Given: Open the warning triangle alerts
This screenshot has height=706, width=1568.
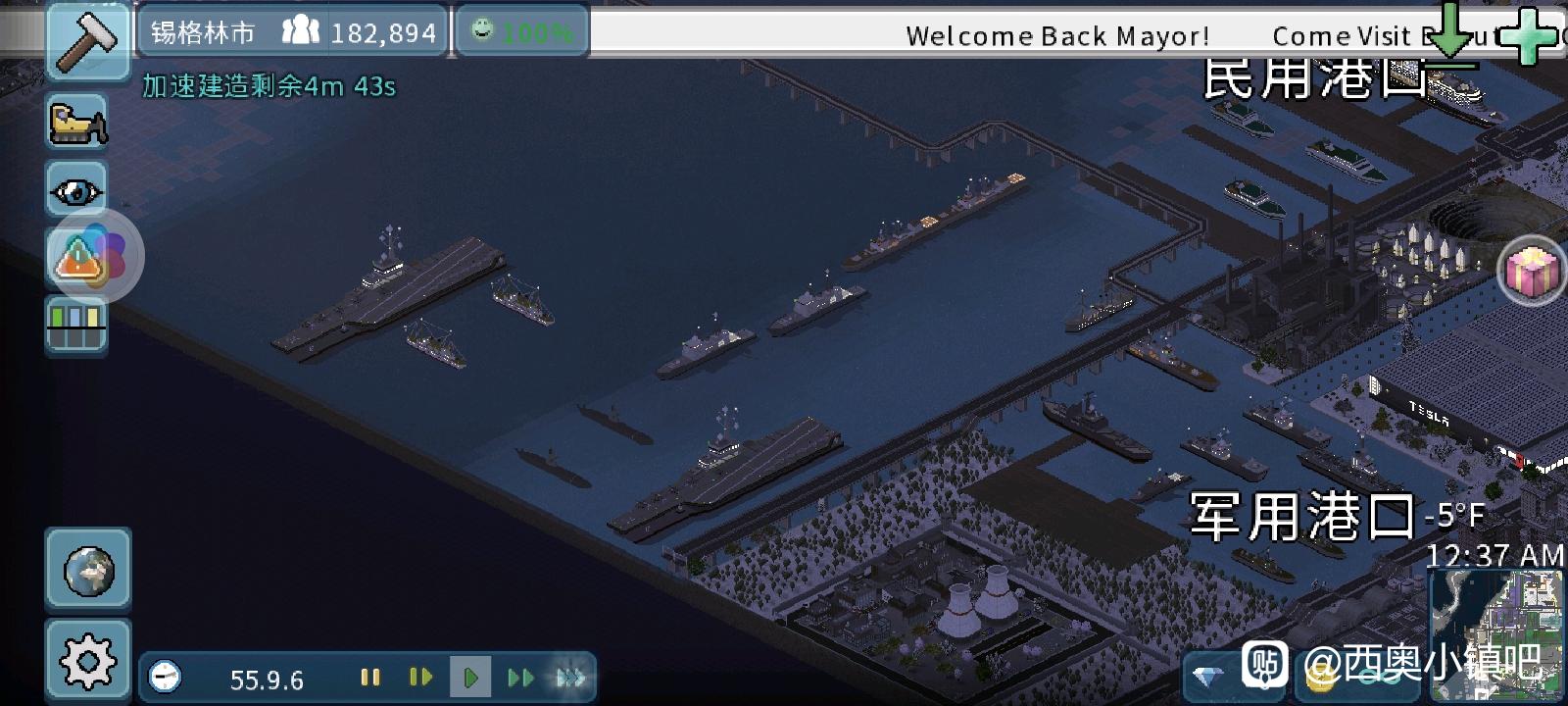Looking at the screenshot, I should (x=77, y=261).
